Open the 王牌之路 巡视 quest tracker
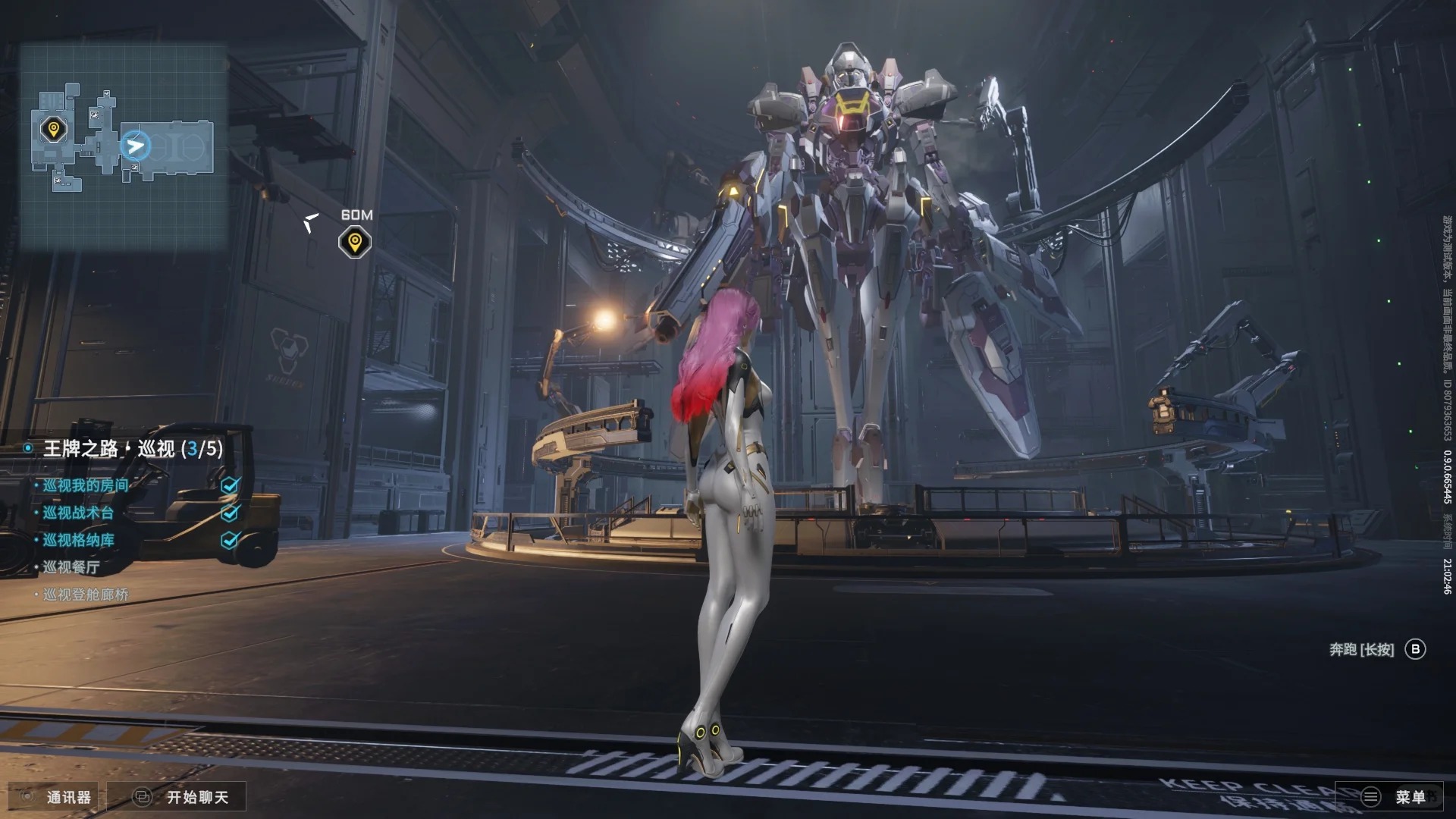This screenshot has height=819, width=1456. click(x=133, y=449)
